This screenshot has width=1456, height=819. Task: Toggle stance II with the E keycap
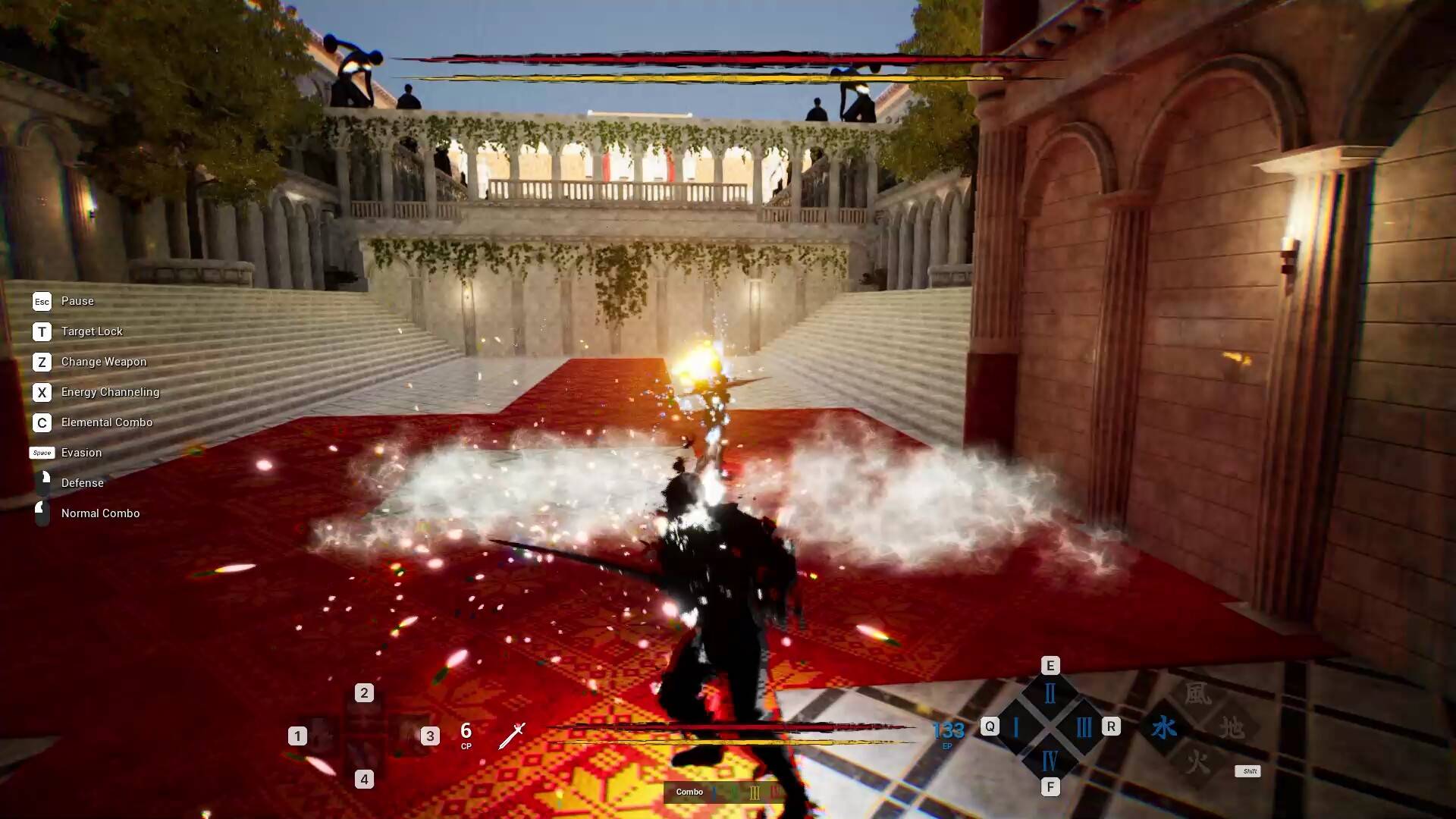1050,665
